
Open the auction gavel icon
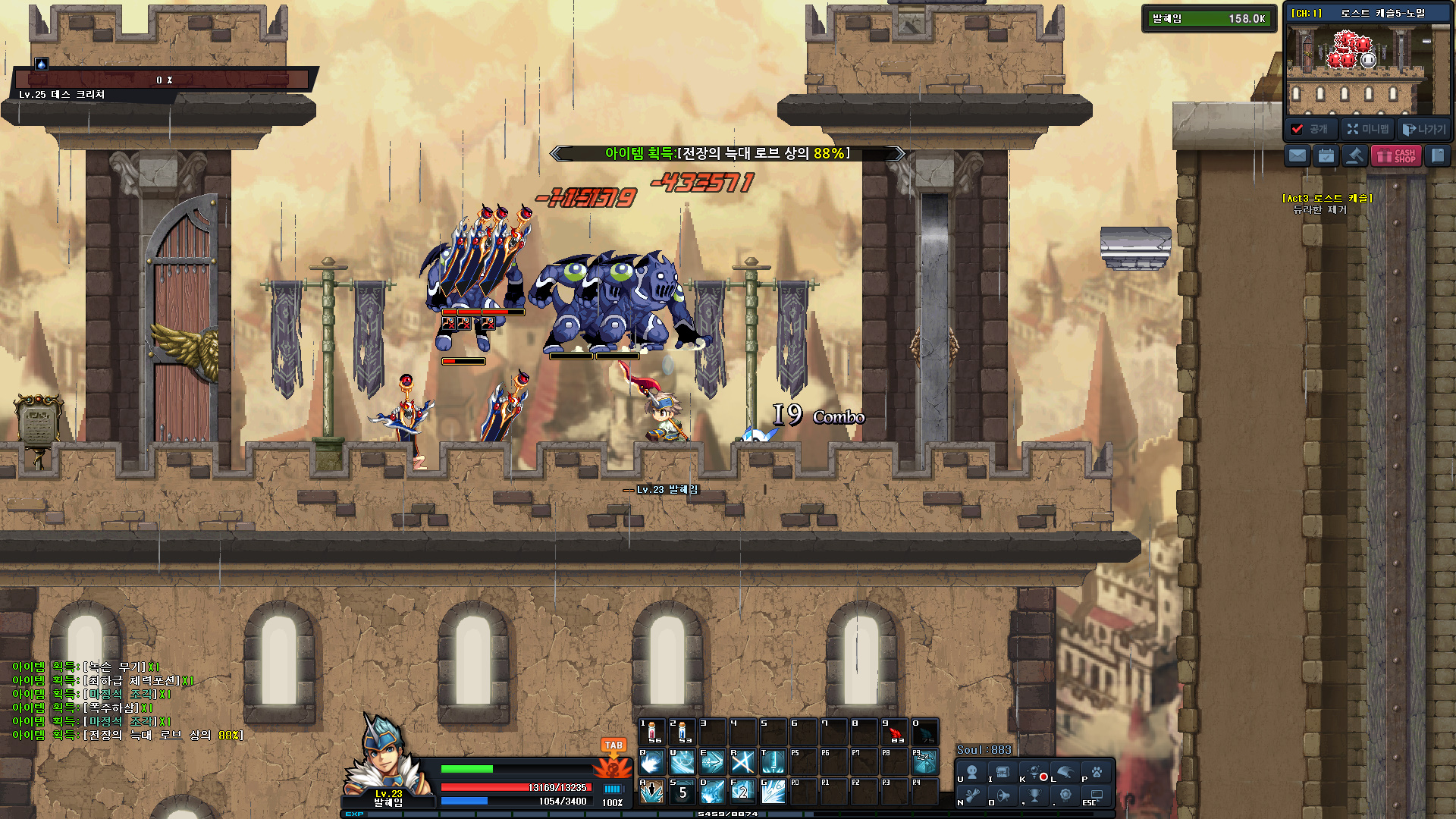coord(1354,156)
